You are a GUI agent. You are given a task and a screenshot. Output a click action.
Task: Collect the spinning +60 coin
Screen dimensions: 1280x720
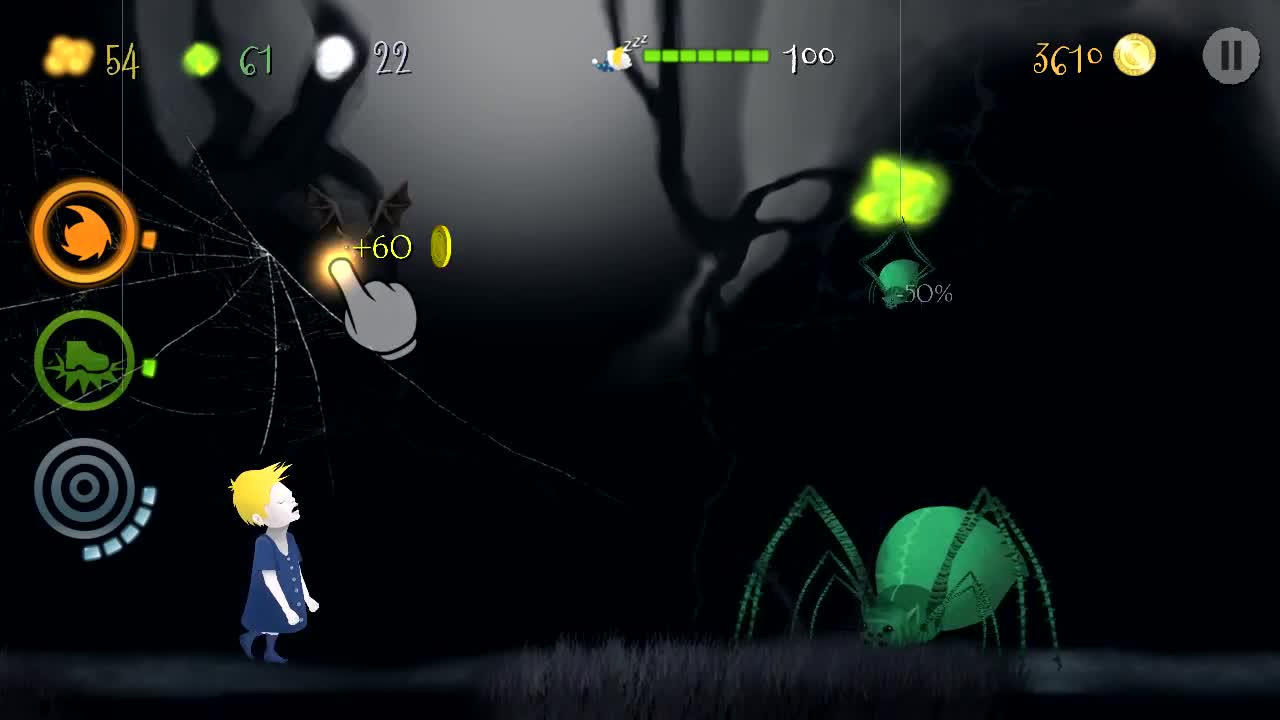[x=440, y=246]
